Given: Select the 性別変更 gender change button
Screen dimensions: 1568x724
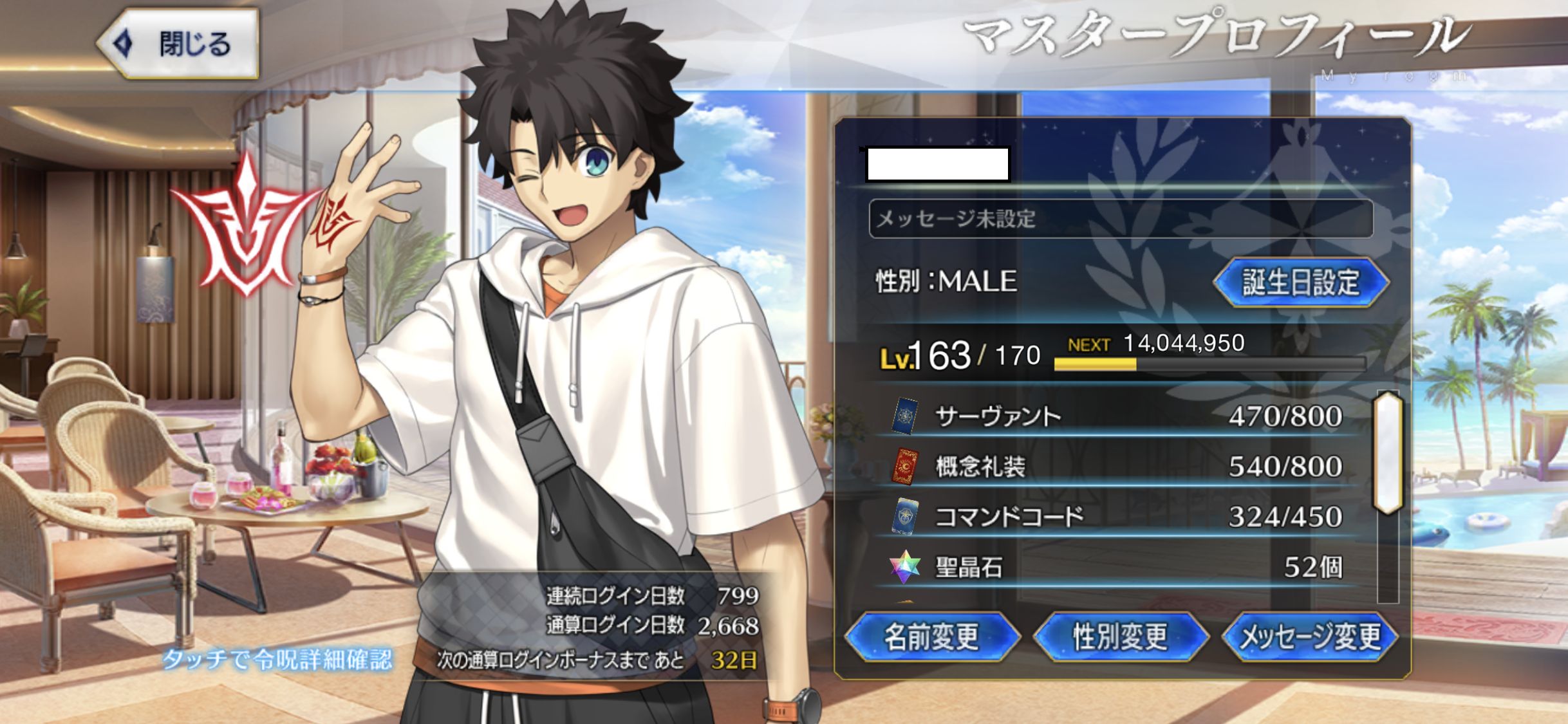Looking at the screenshot, I should [x=1120, y=636].
